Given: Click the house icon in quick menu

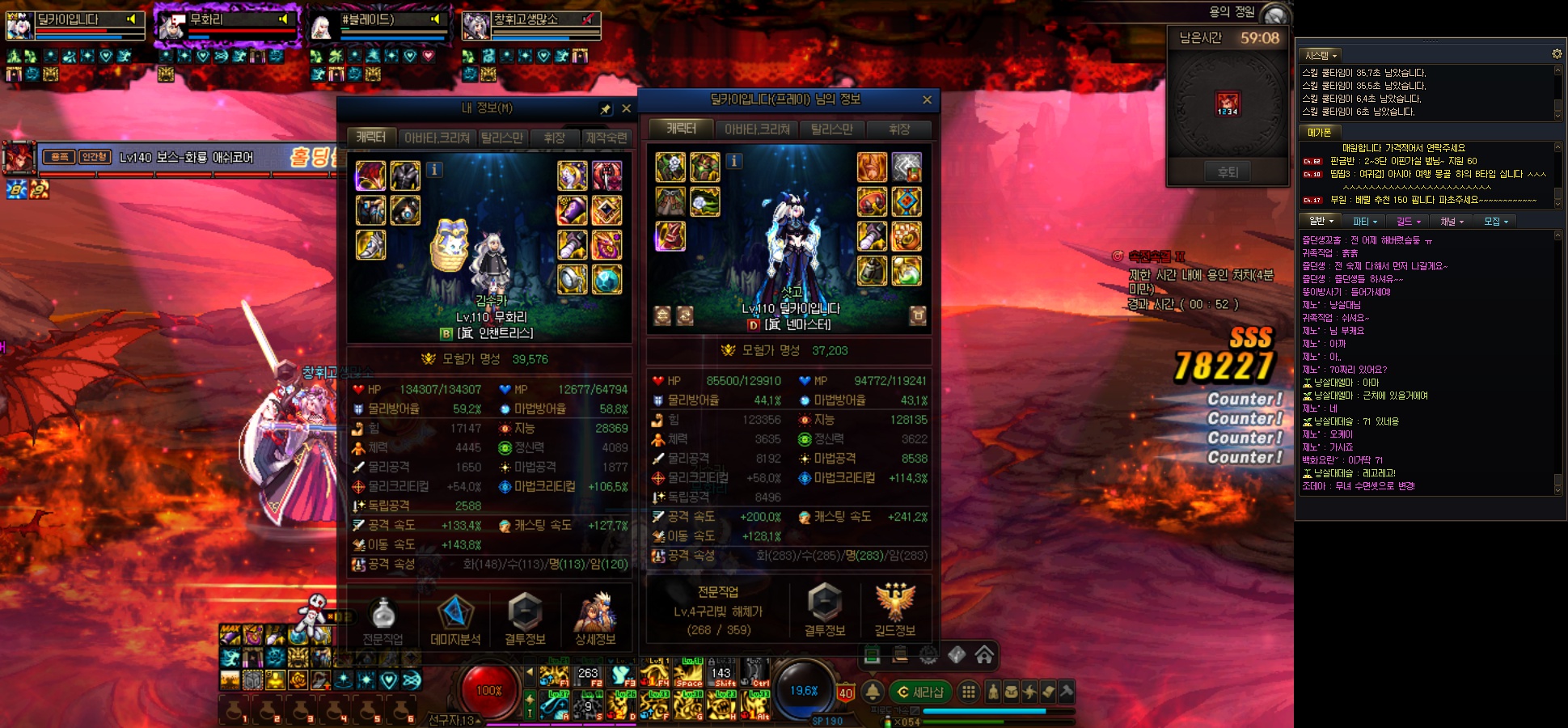Looking at the screenshot, I should [x=984, y=654].
